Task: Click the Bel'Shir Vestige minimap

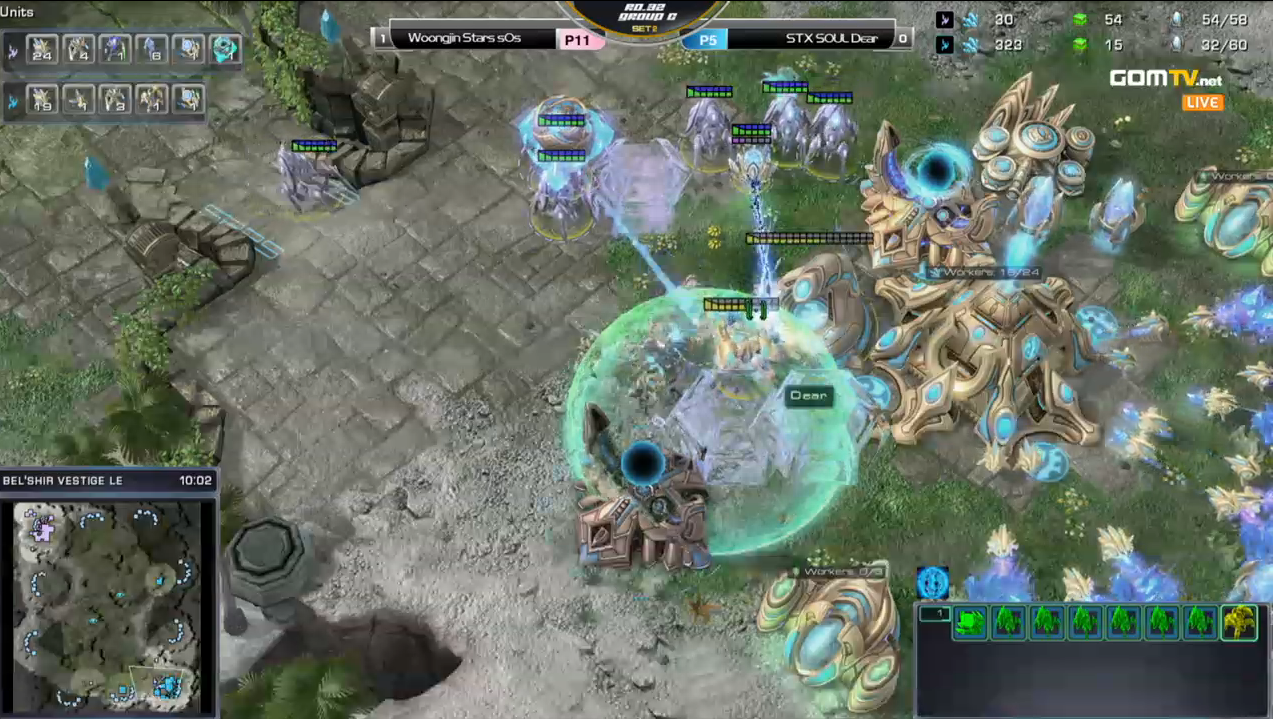Action: [x=108, y=602]
